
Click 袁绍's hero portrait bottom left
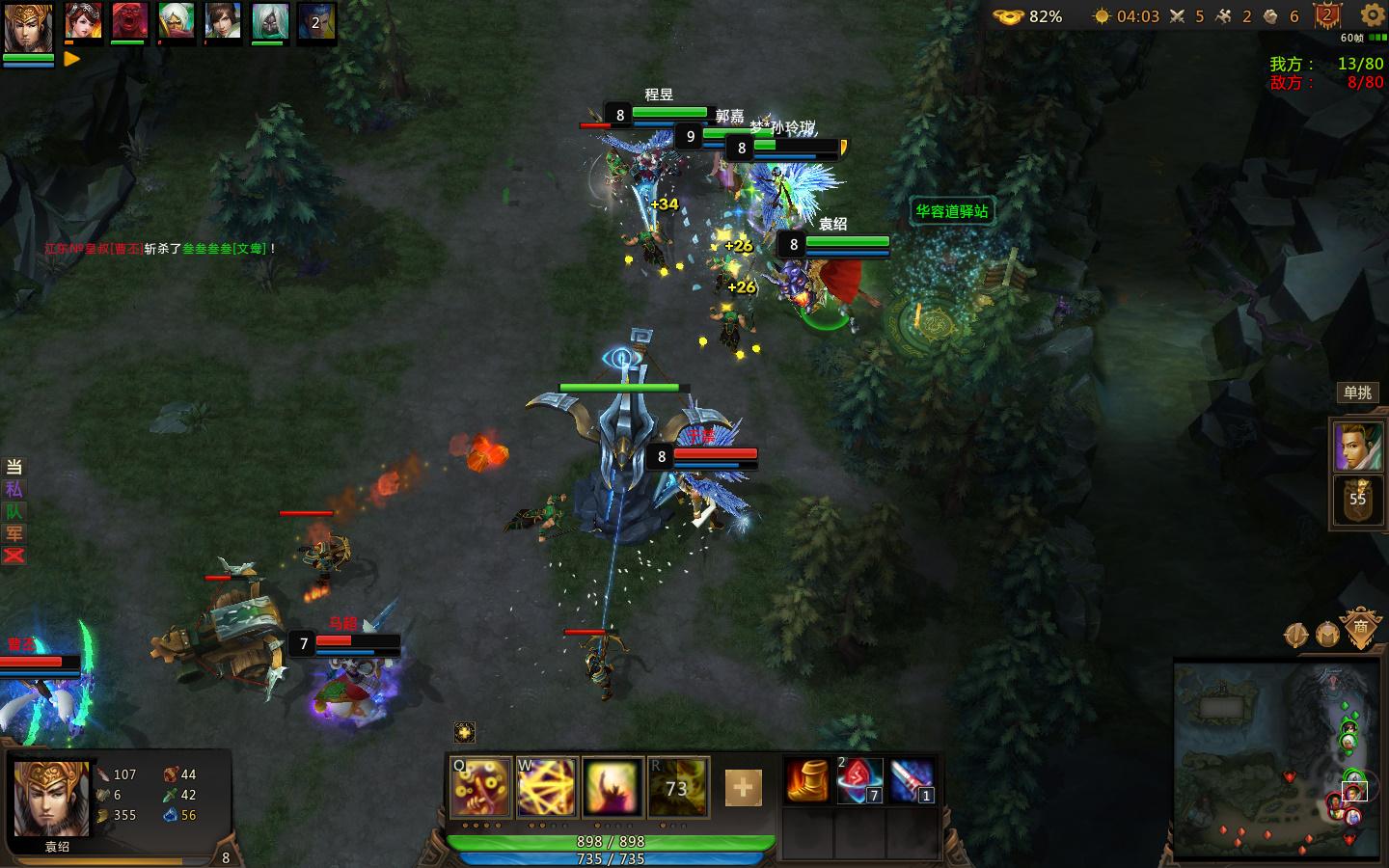[x=50, y=800]
